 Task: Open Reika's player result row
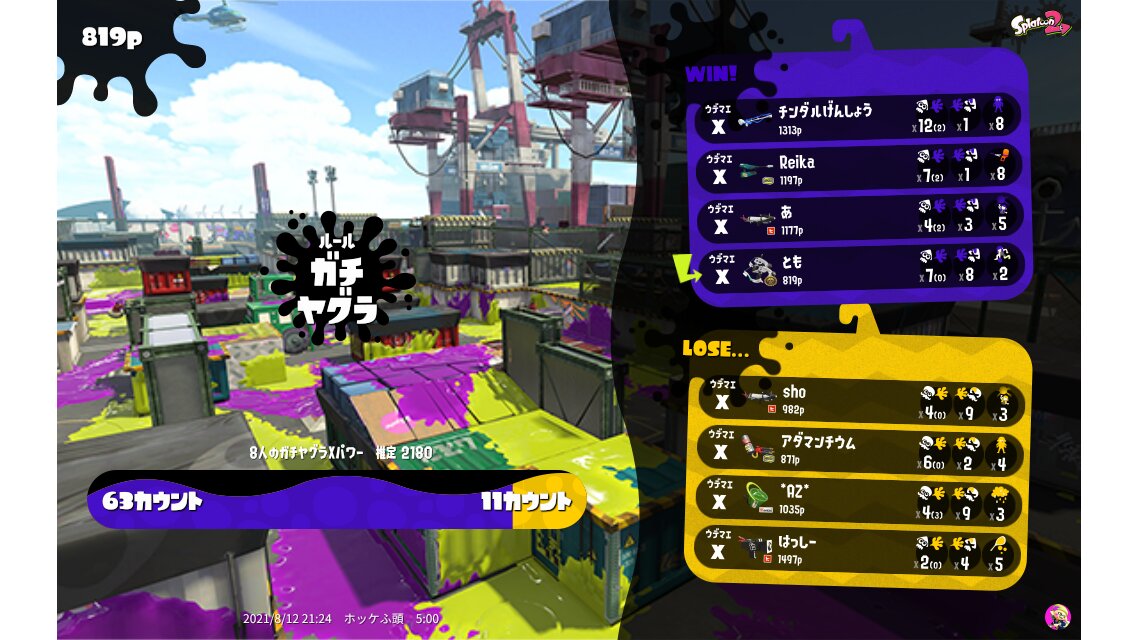point(858,168)
